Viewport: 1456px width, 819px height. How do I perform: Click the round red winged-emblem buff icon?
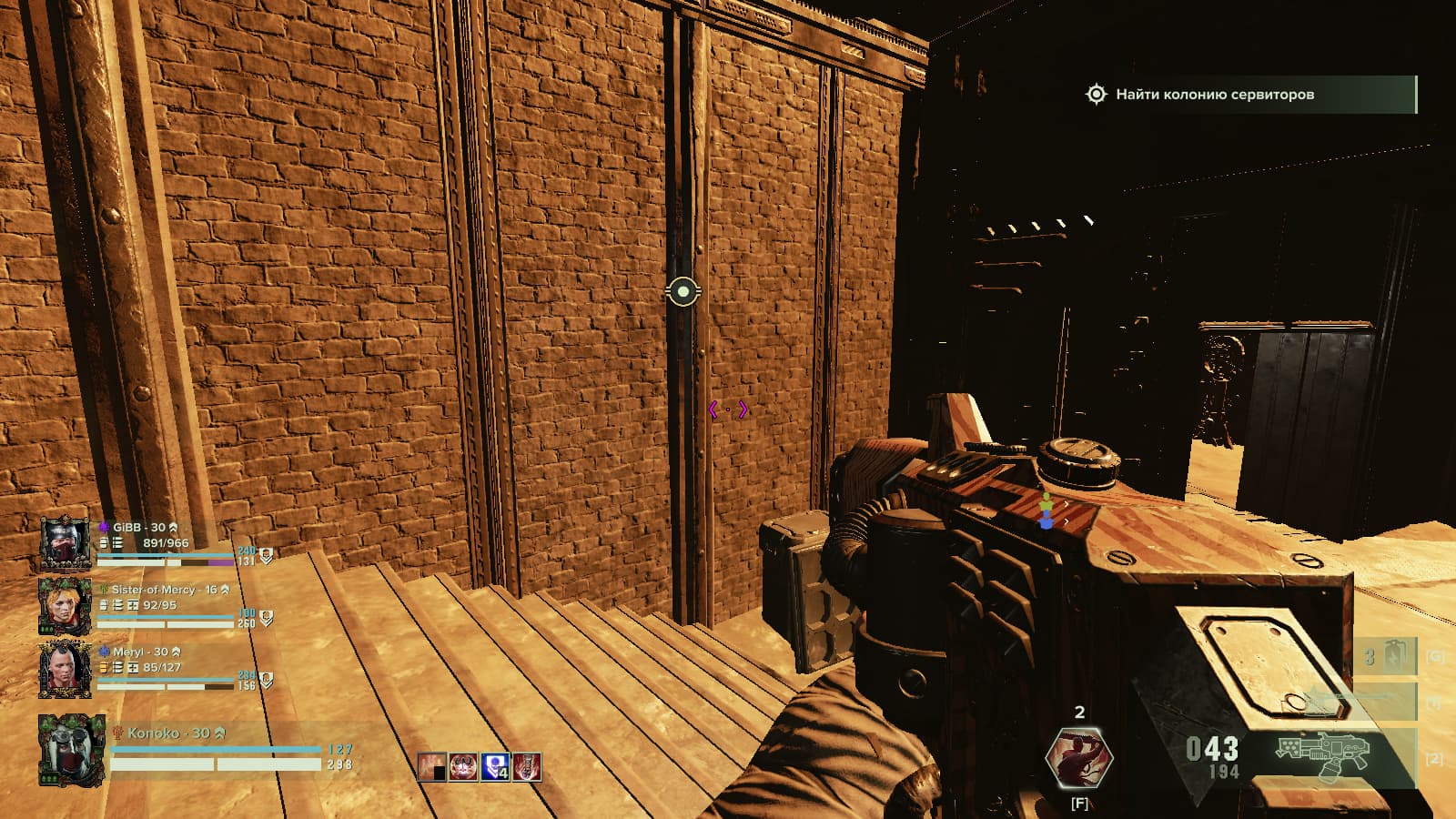(x=463, y=767)
